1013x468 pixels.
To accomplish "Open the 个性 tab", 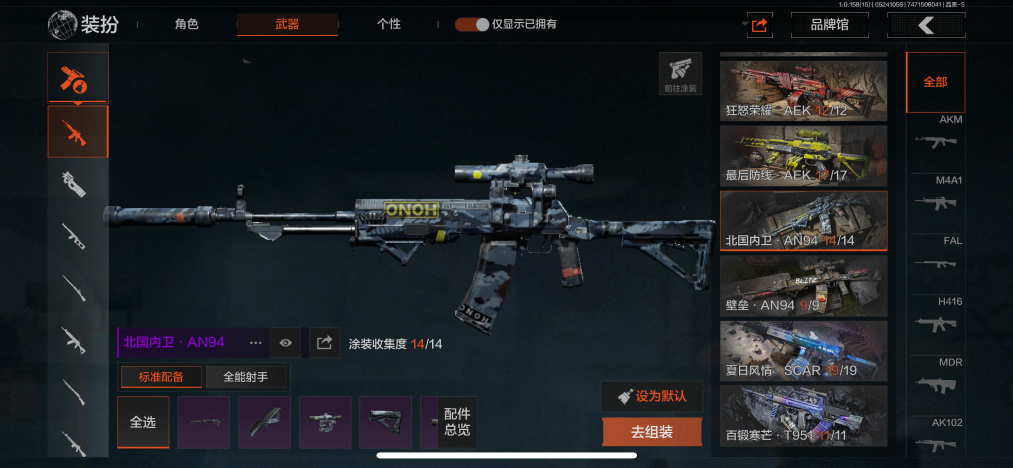I will (x=389, y=24).
